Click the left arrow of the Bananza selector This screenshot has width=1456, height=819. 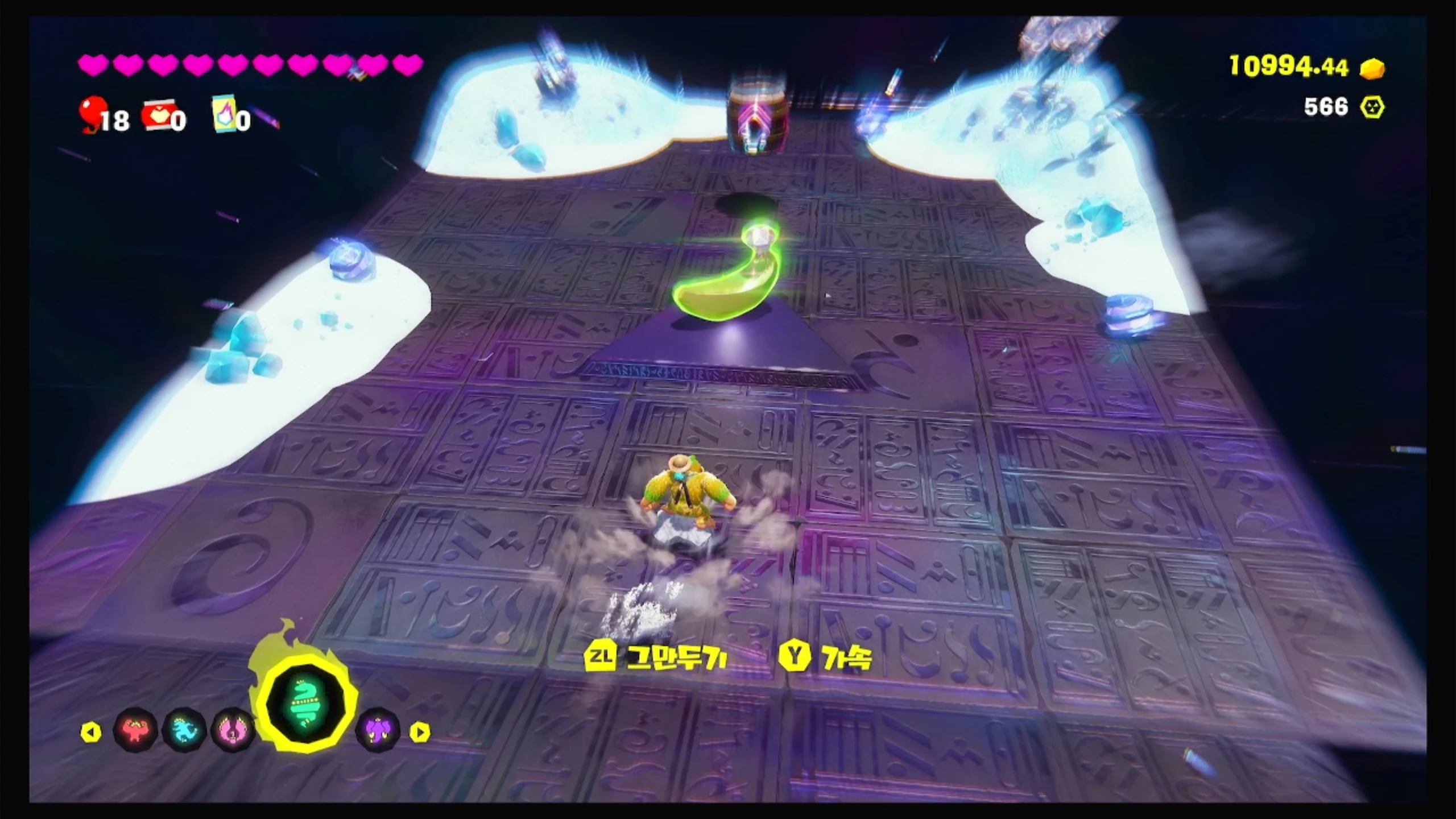click(91, 732)
